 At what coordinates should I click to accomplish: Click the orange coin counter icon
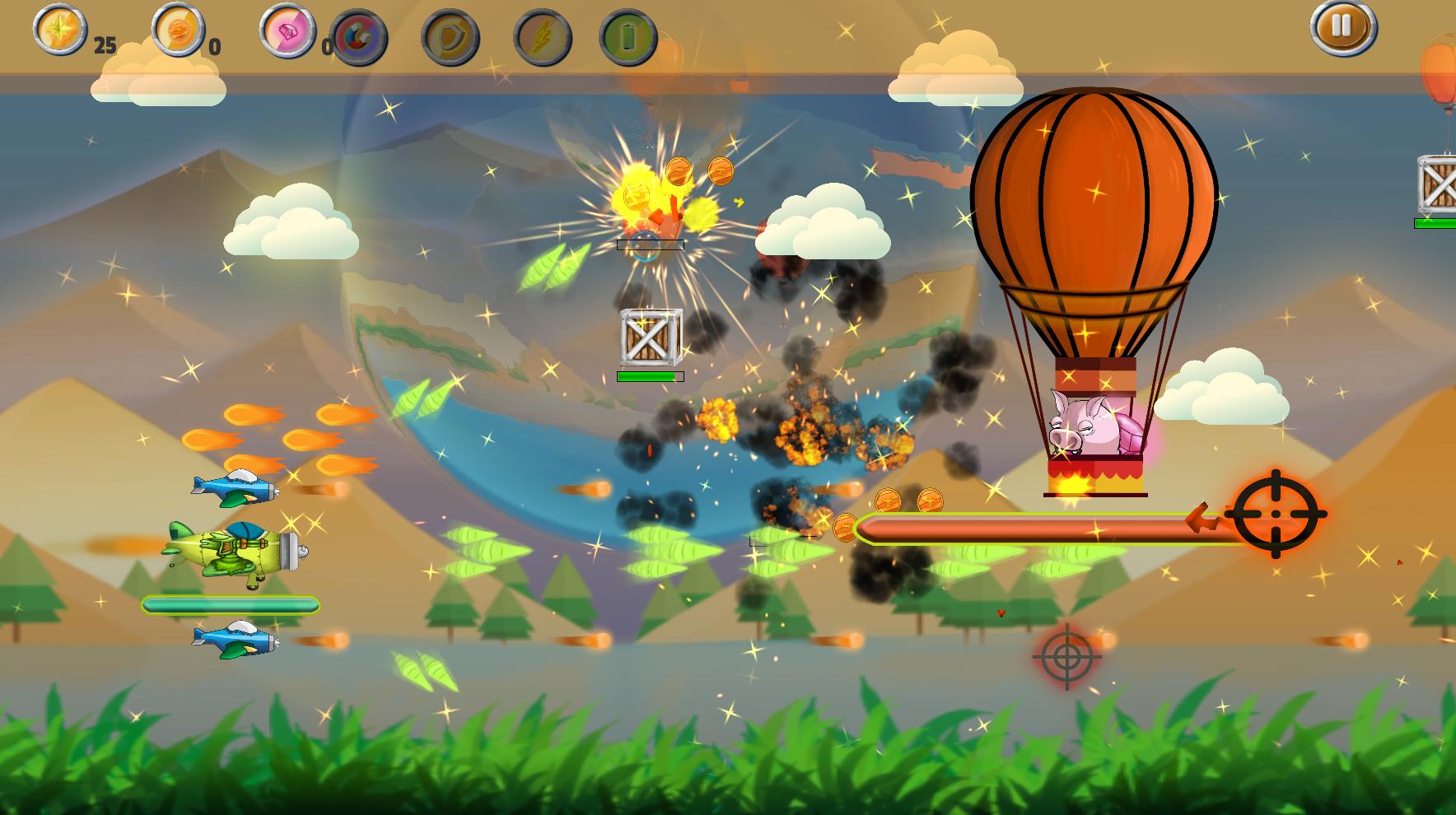179,30
